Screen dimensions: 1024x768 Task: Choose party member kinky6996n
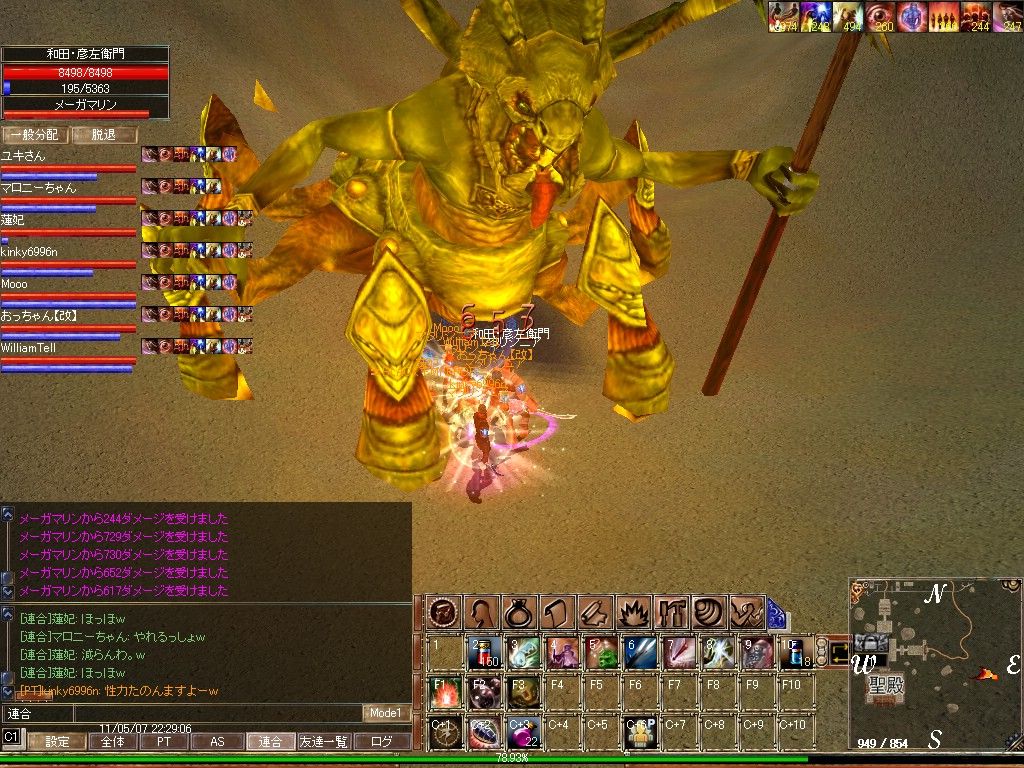29,252
